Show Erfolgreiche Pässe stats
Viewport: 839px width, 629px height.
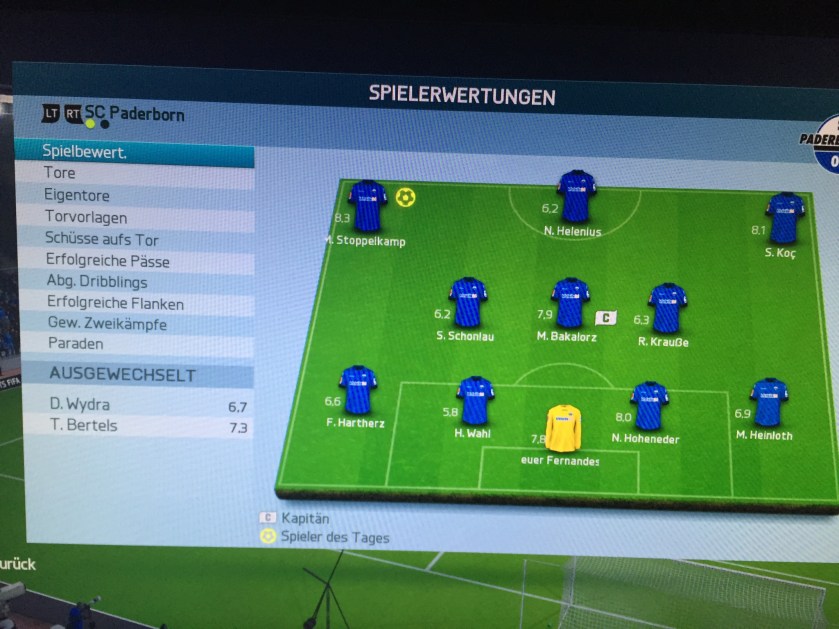click(135, 262)
